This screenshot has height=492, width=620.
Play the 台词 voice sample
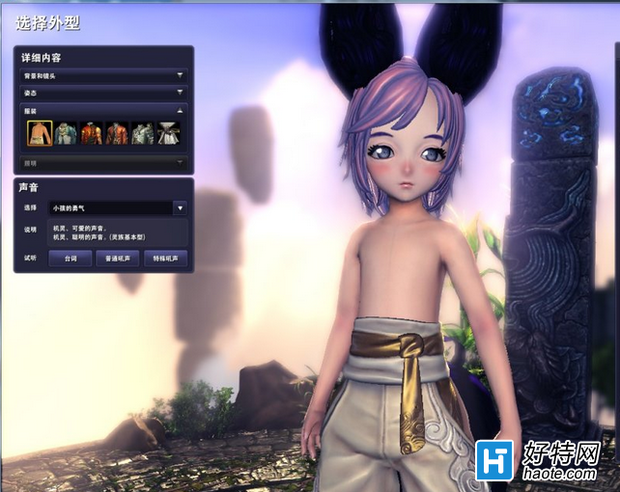click(x=71, y=258)
